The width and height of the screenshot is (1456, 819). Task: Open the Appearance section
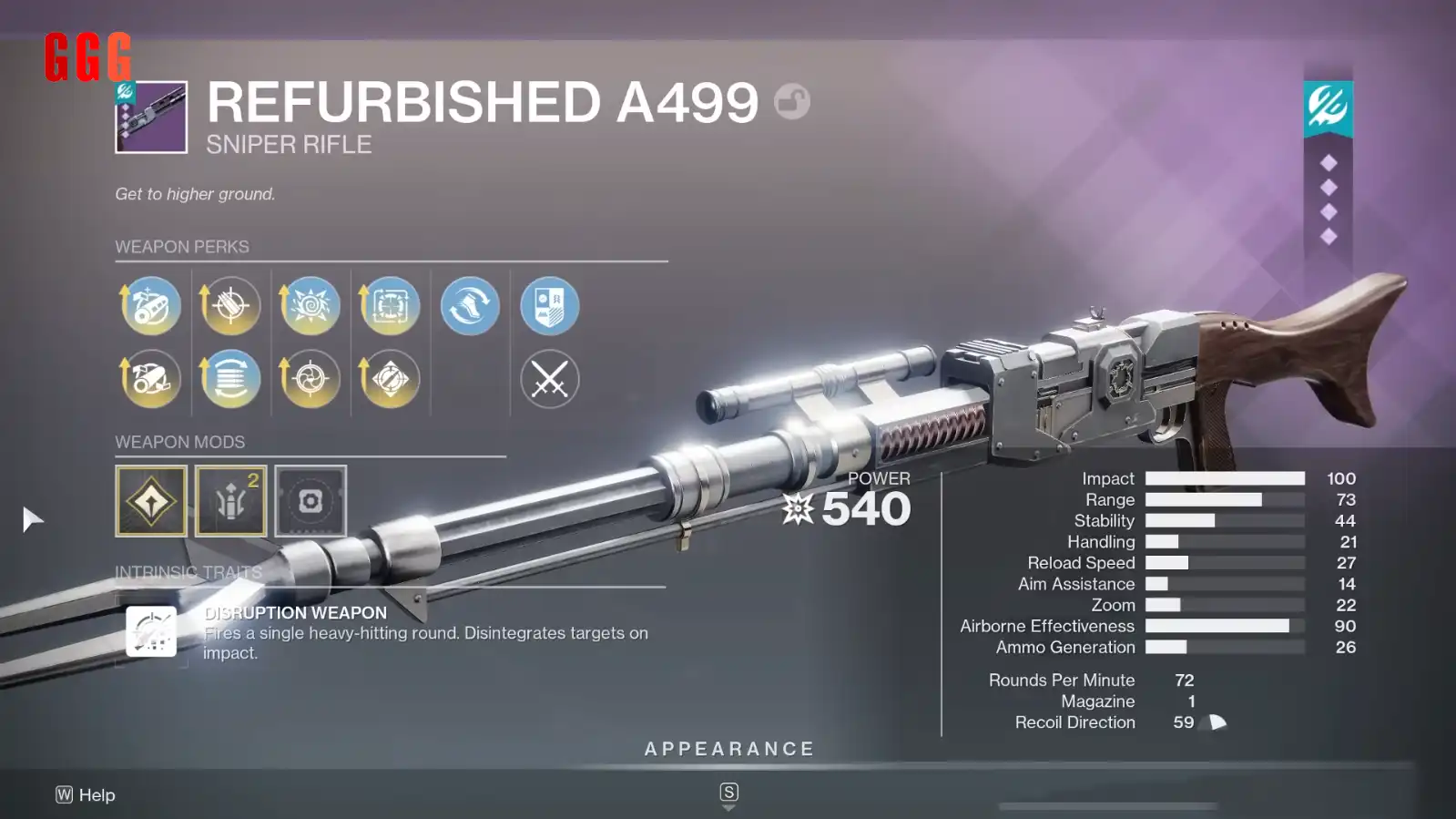pos(728,750)
